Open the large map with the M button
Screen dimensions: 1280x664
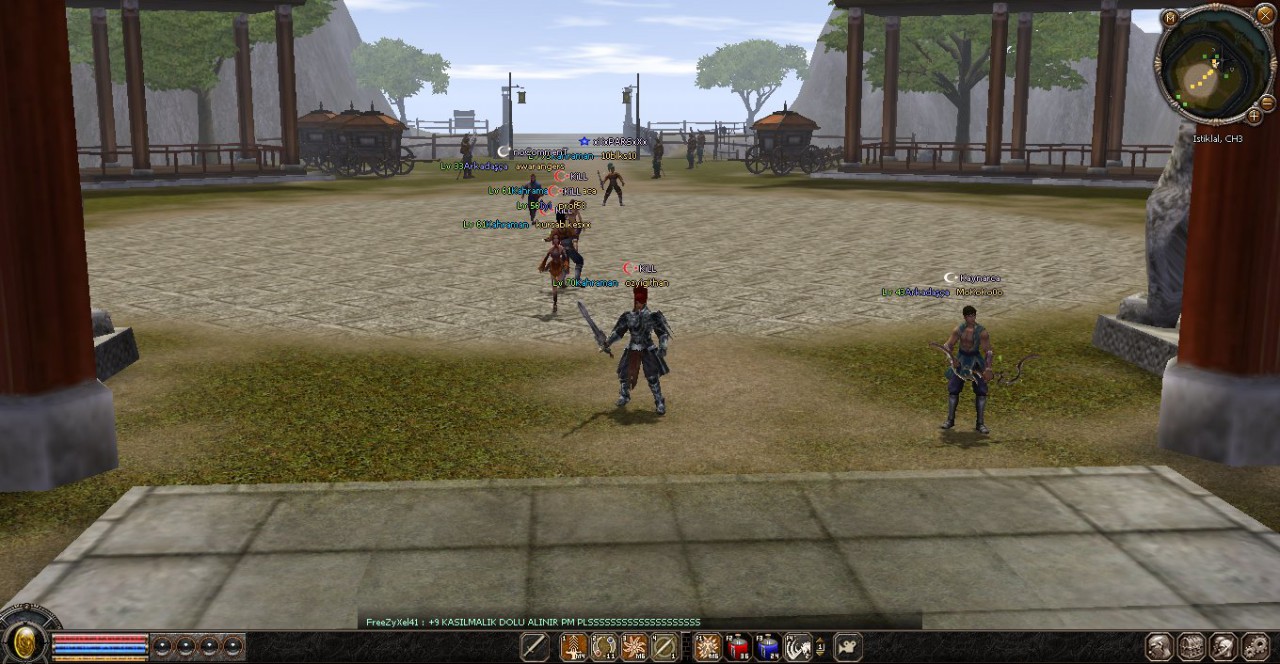[1171, 17]
